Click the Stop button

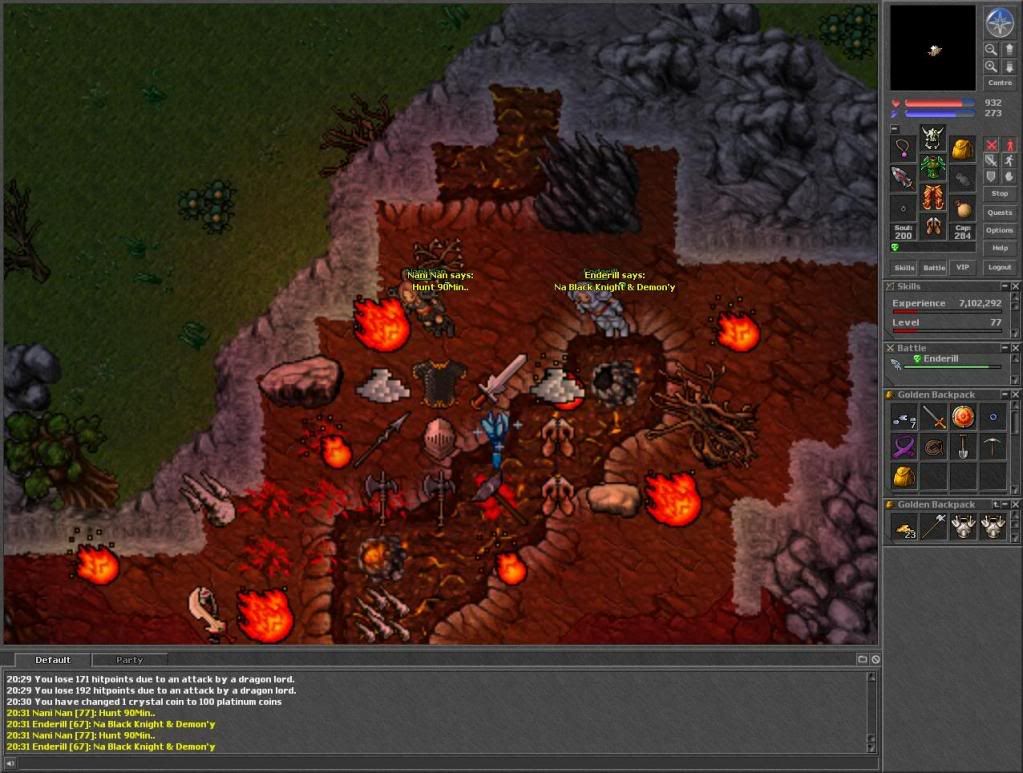point(999,193)
